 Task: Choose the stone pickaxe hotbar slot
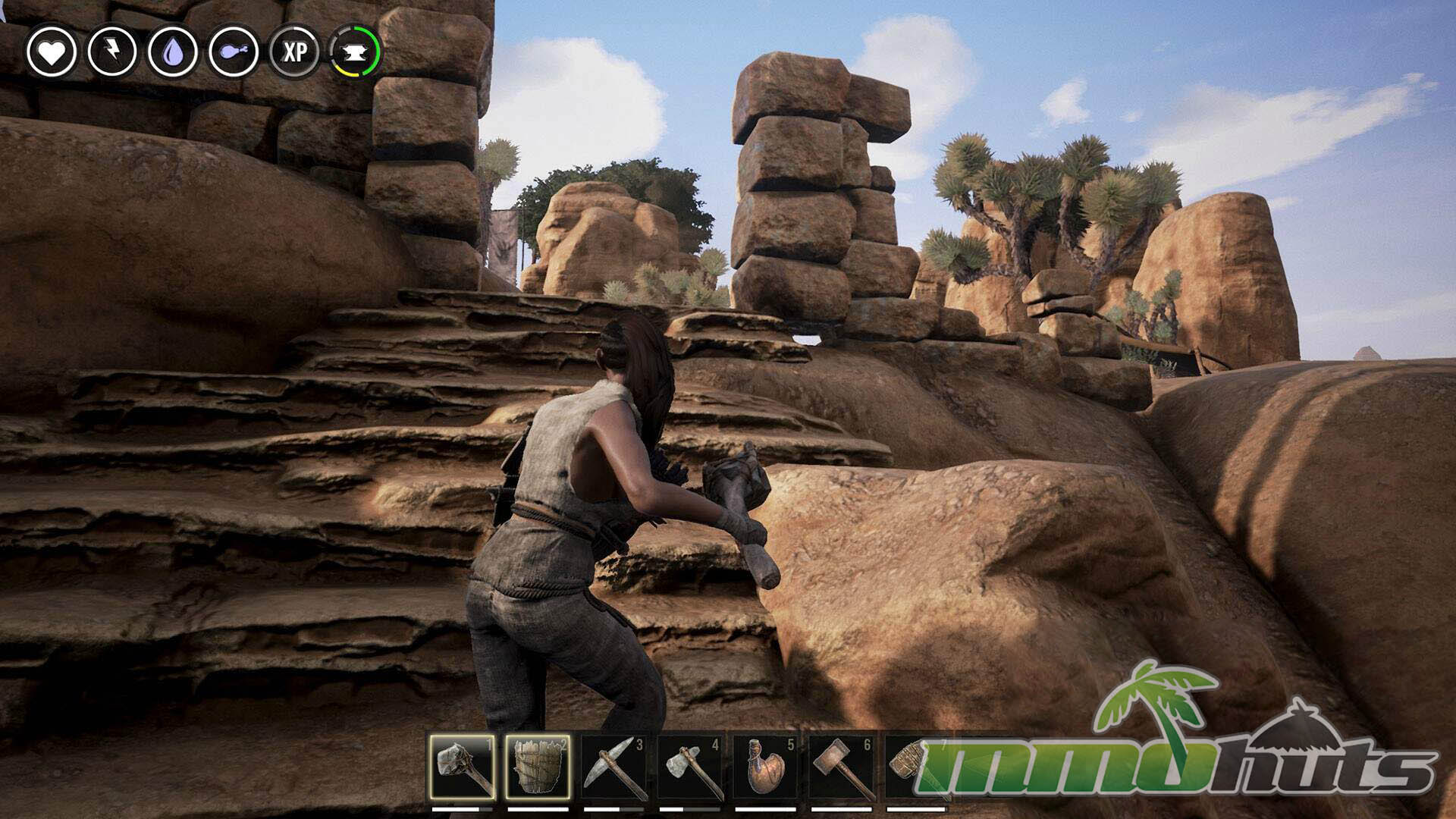pos(614,767)
